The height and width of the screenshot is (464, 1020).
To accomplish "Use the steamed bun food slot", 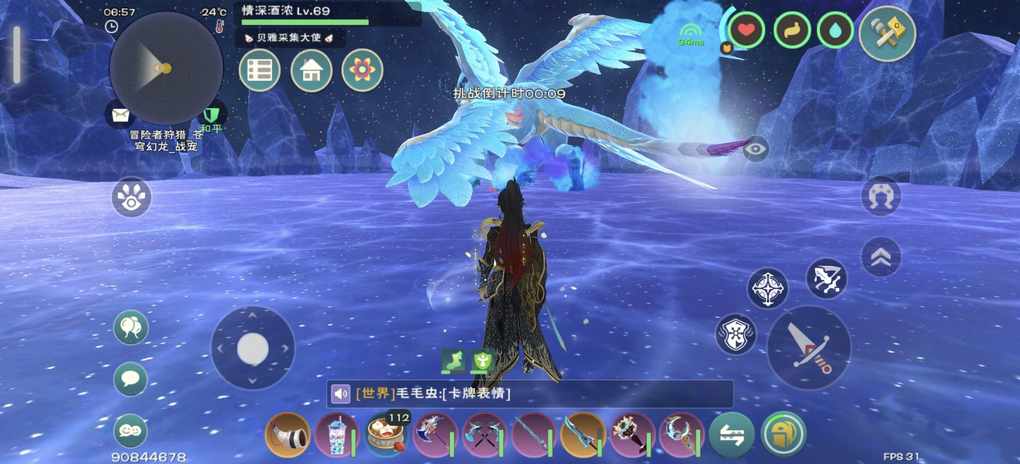I will pos(386,435).
